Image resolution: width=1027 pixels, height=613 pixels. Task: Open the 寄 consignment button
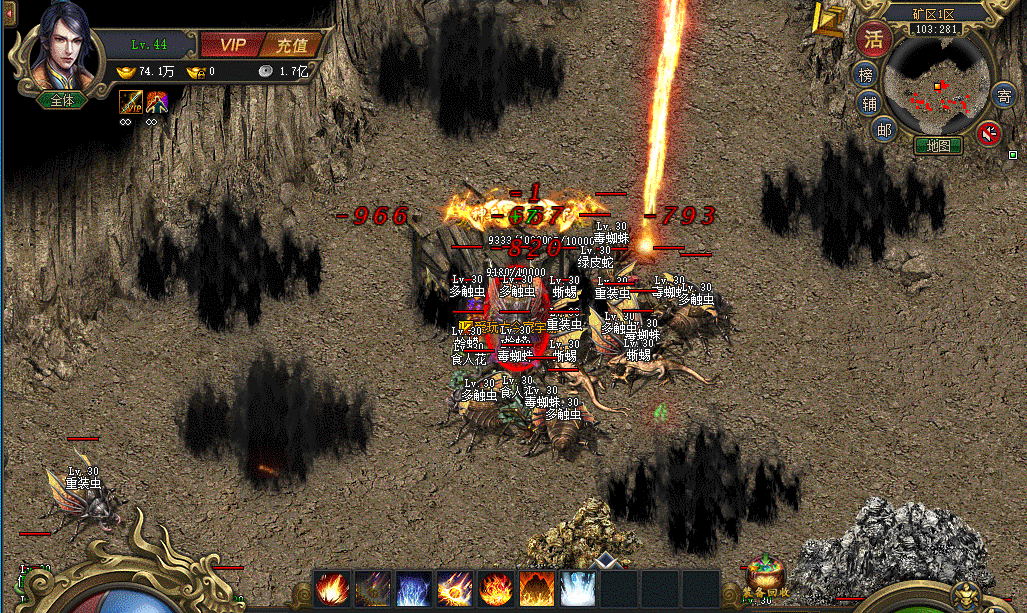(1004, 97)
